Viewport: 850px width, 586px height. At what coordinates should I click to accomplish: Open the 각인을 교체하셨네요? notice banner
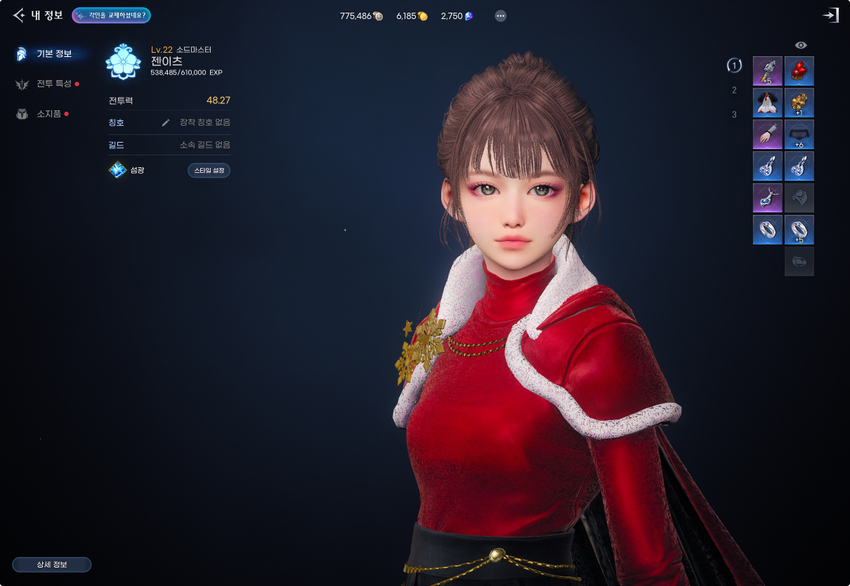click(x=111, y=15)
